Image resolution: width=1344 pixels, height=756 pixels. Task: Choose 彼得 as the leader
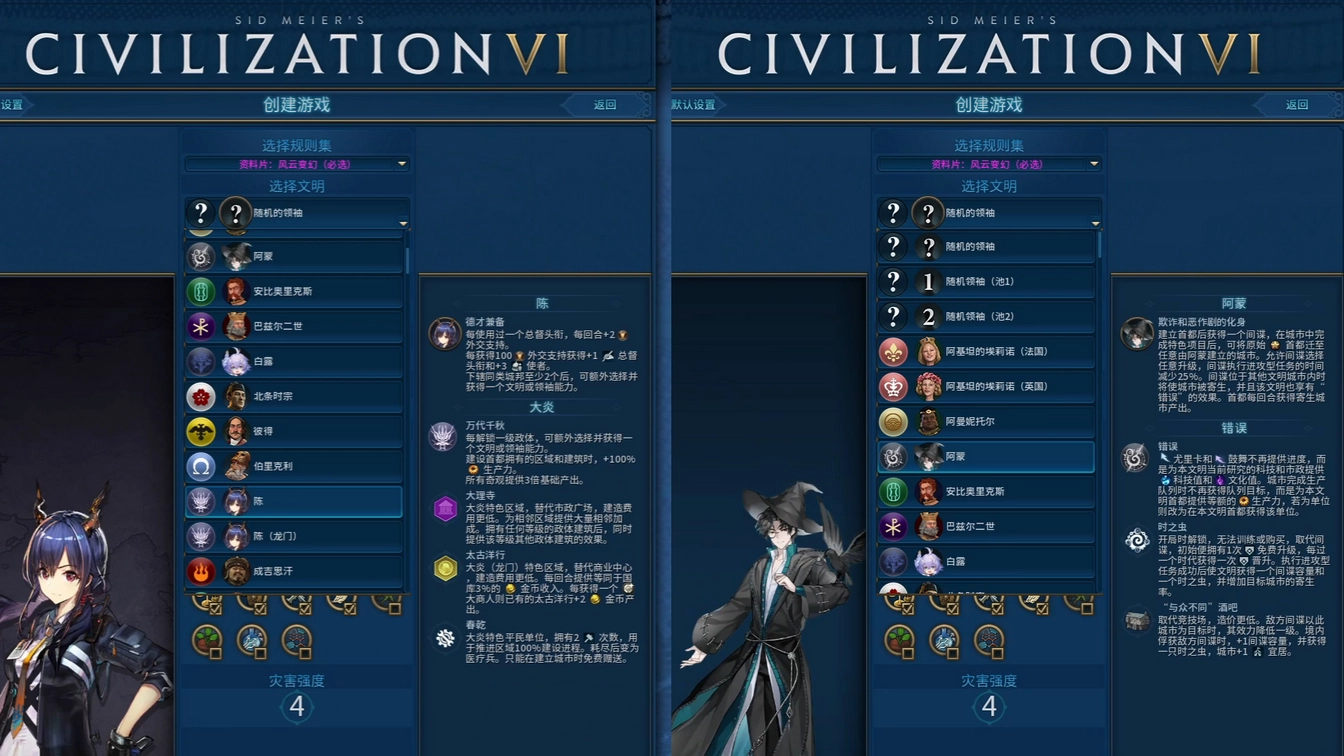click(294, 432)
